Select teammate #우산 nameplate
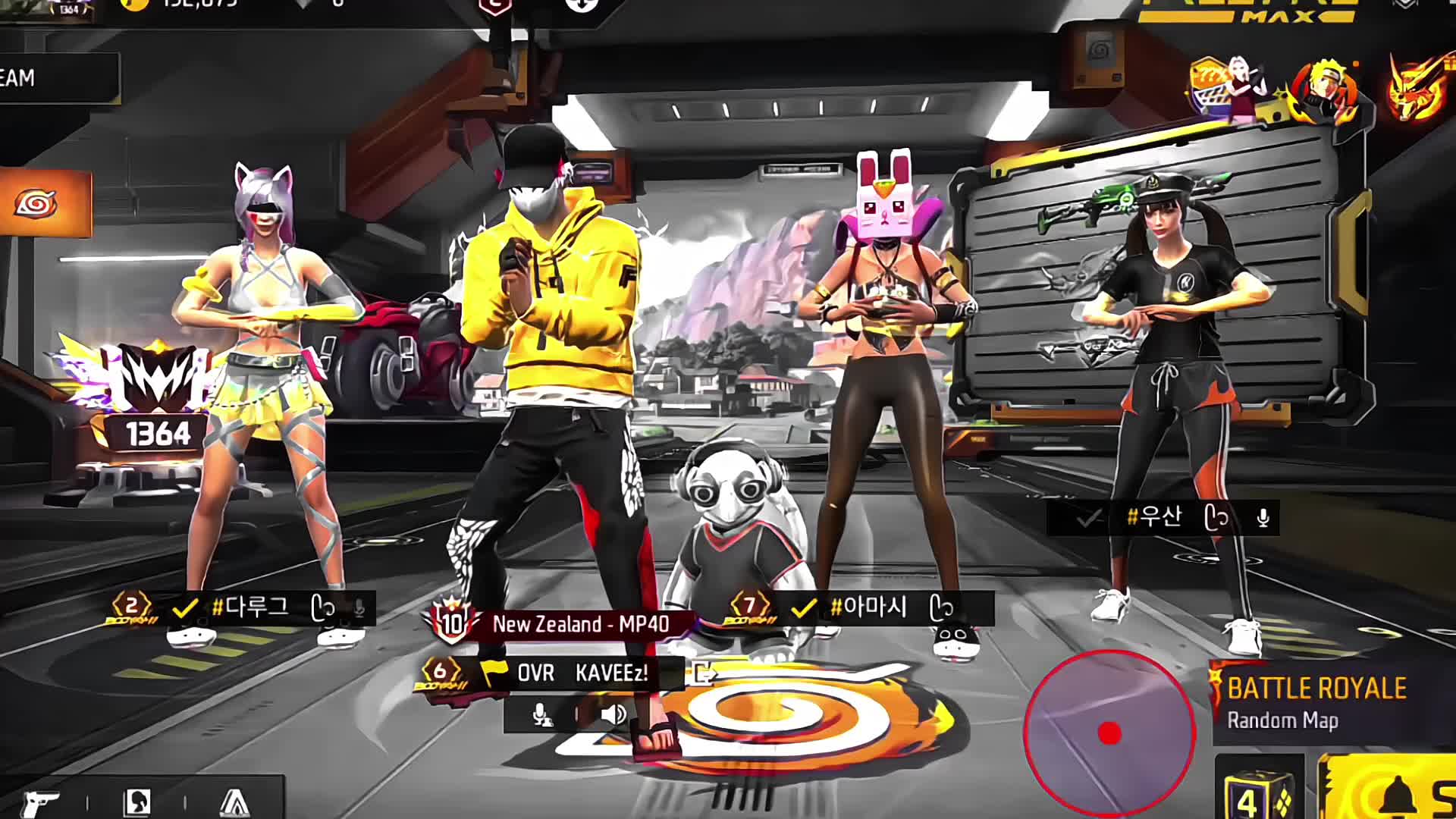Viewport: 1456px width, 819px height. coord(1153,518)
